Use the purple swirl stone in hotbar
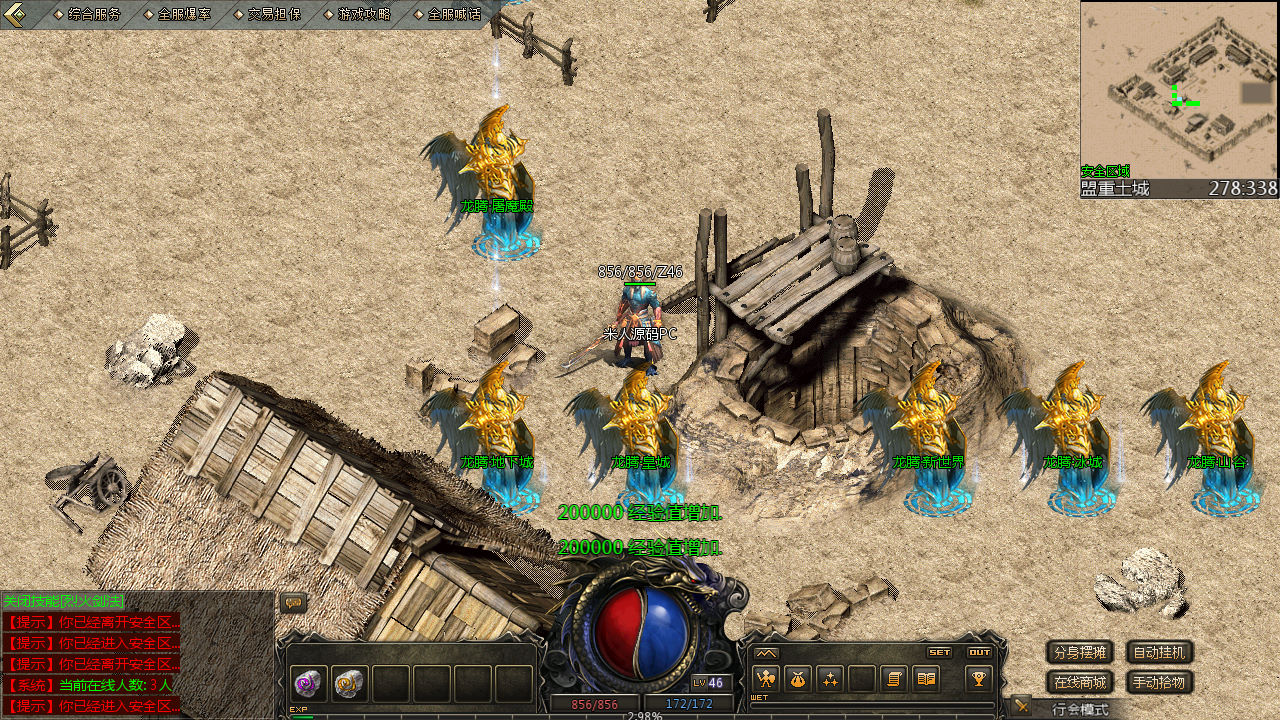Viewport: 1280px width, 720px height. pyautogui.click(x=307, y=683)
